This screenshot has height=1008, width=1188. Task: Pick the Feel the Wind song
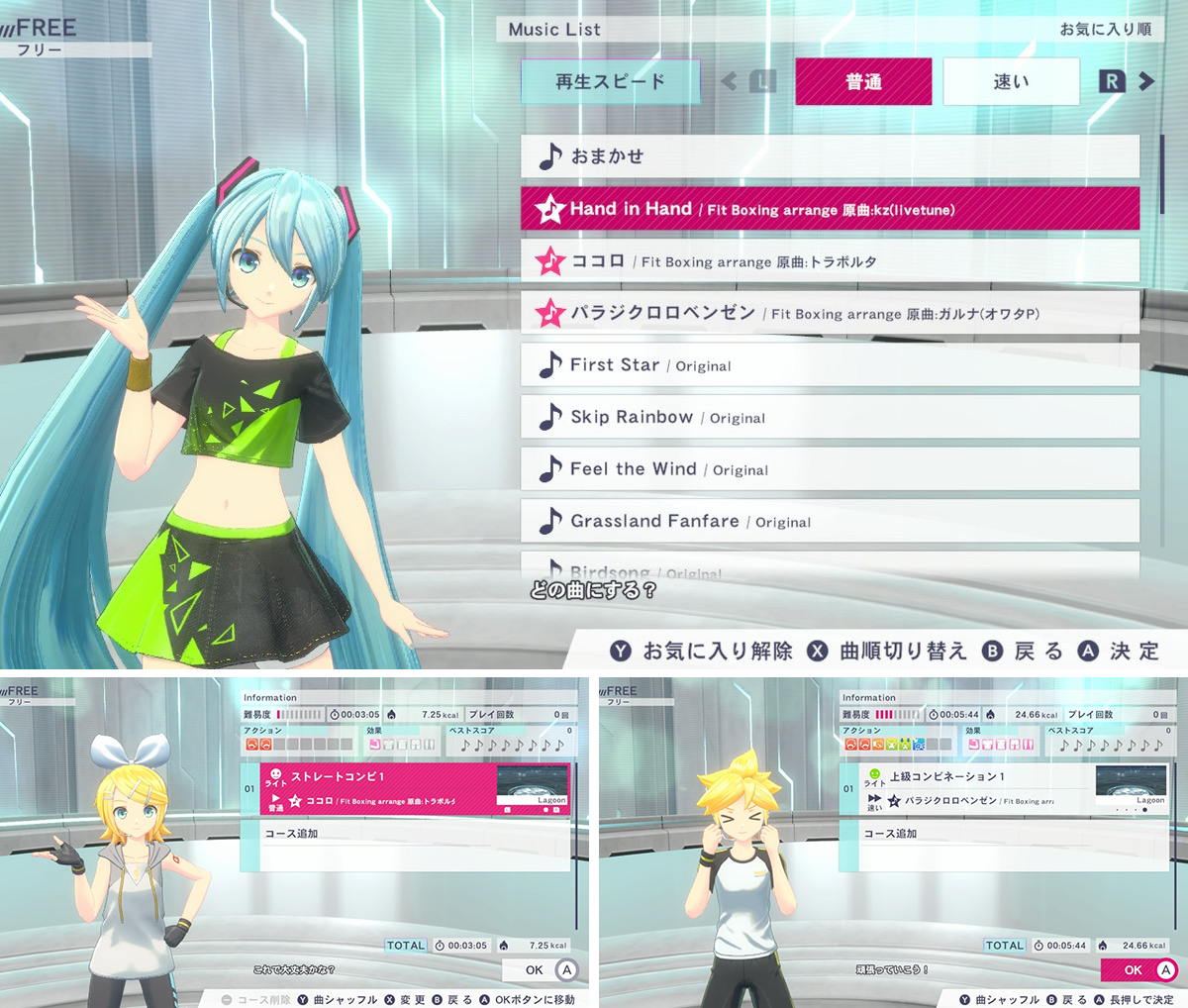830,469
